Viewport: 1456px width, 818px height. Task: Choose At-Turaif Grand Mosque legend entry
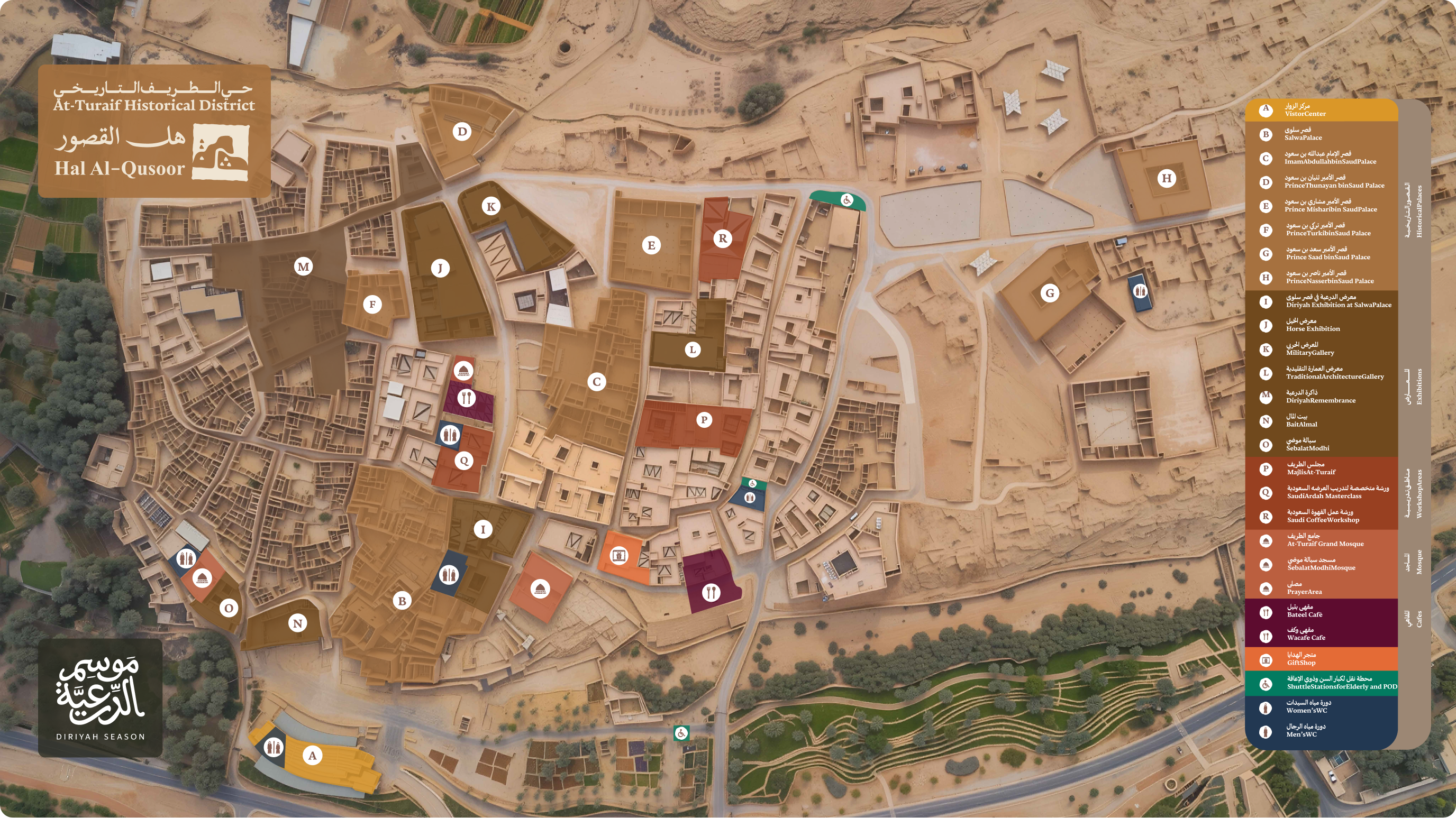pyautogui.click(x=1325, y=540)
